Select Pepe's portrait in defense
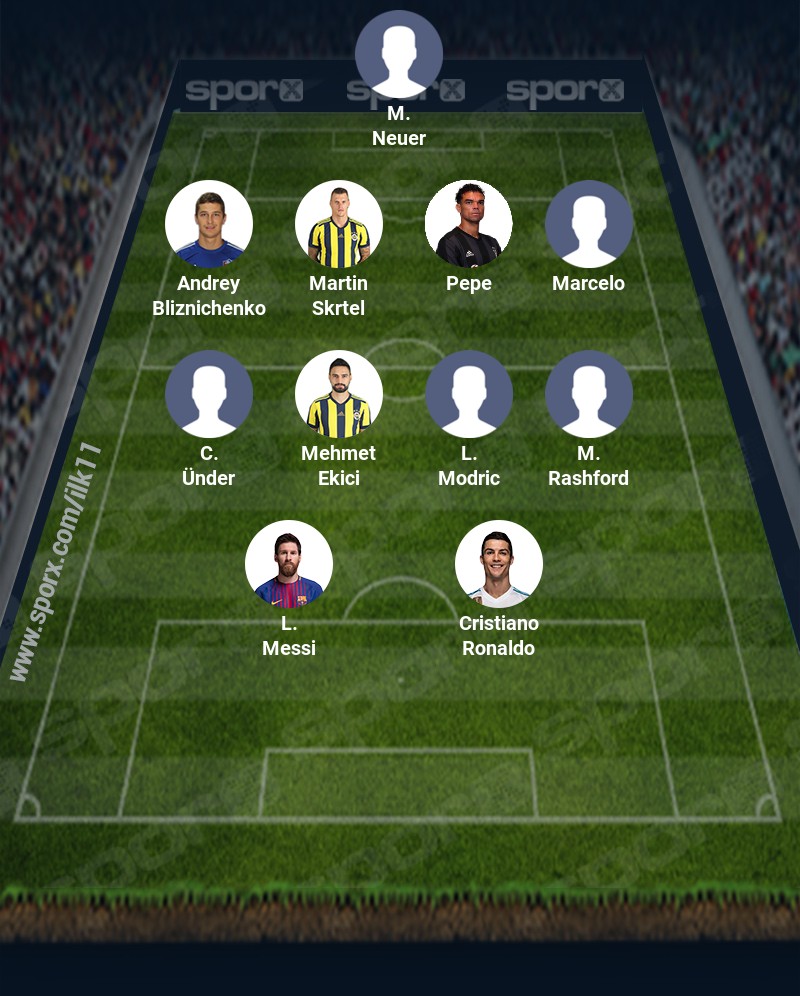The height and width of the screenshot is (996, 800). 469,224
